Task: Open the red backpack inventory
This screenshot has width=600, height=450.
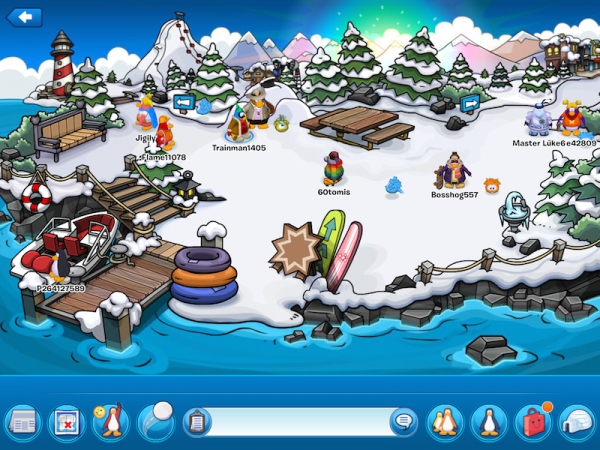Action: [x=533, y=421]
